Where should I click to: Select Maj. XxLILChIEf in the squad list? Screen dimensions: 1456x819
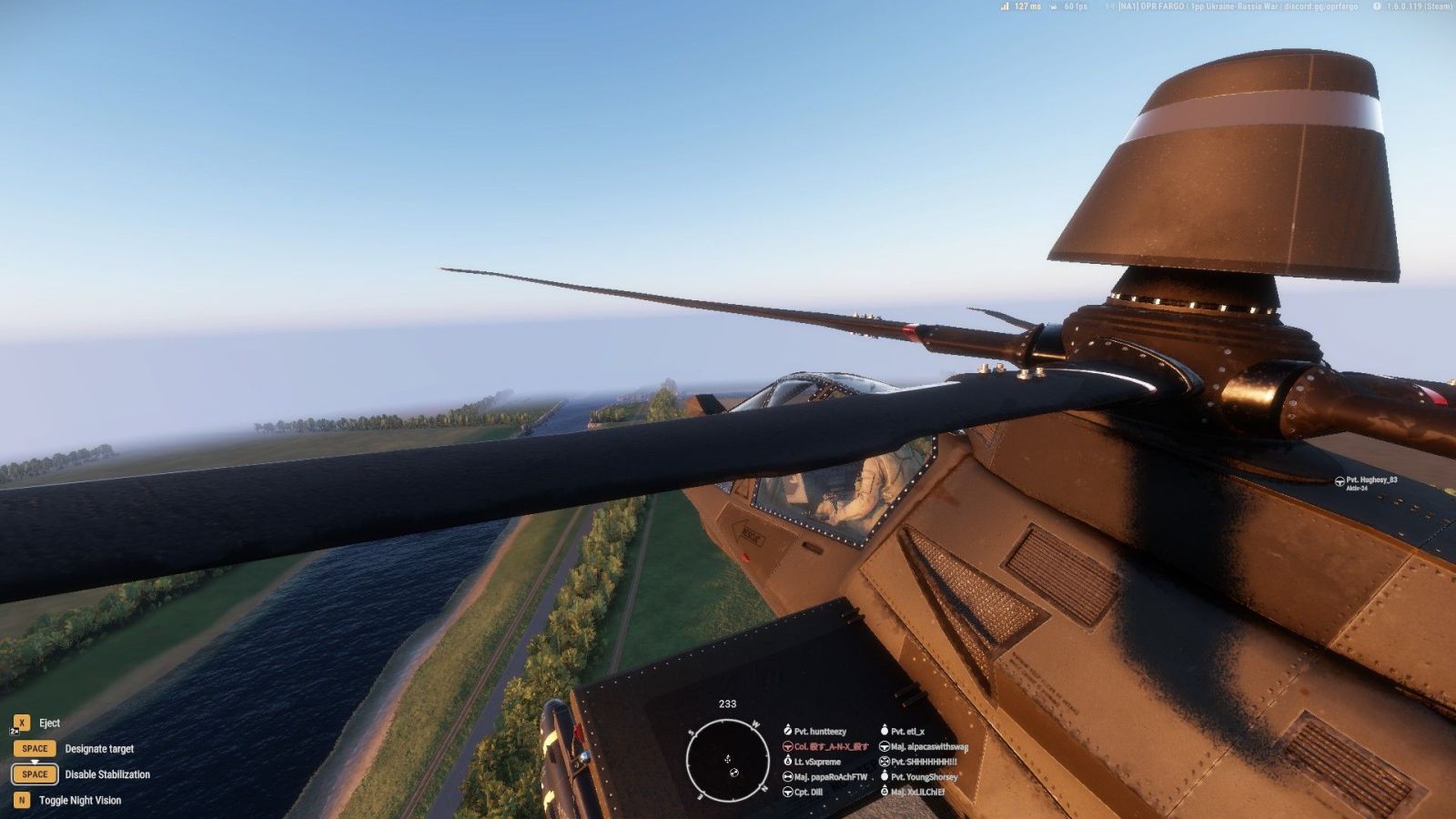point(916,792)
